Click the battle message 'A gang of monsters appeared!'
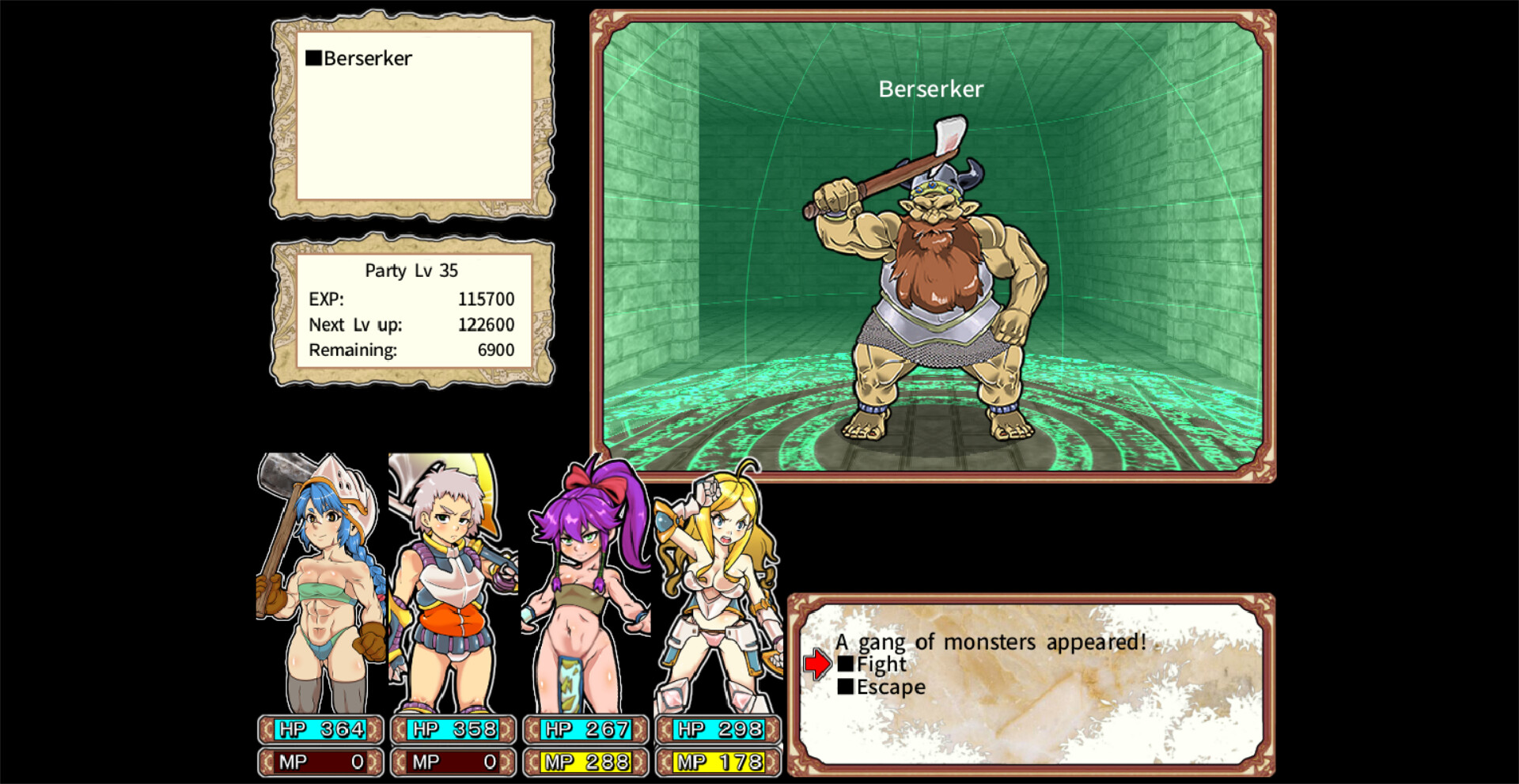This screenshot has width=1519, height=784. [991, 642]
